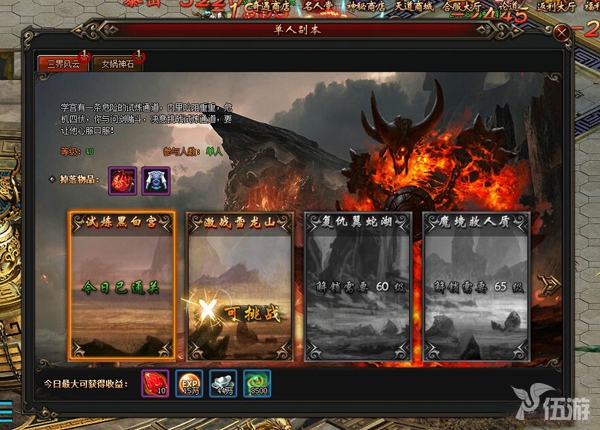View the EXP reward icon
This screenshot has width=600, height=430.
pyautogui.click(x=190, y=383)
